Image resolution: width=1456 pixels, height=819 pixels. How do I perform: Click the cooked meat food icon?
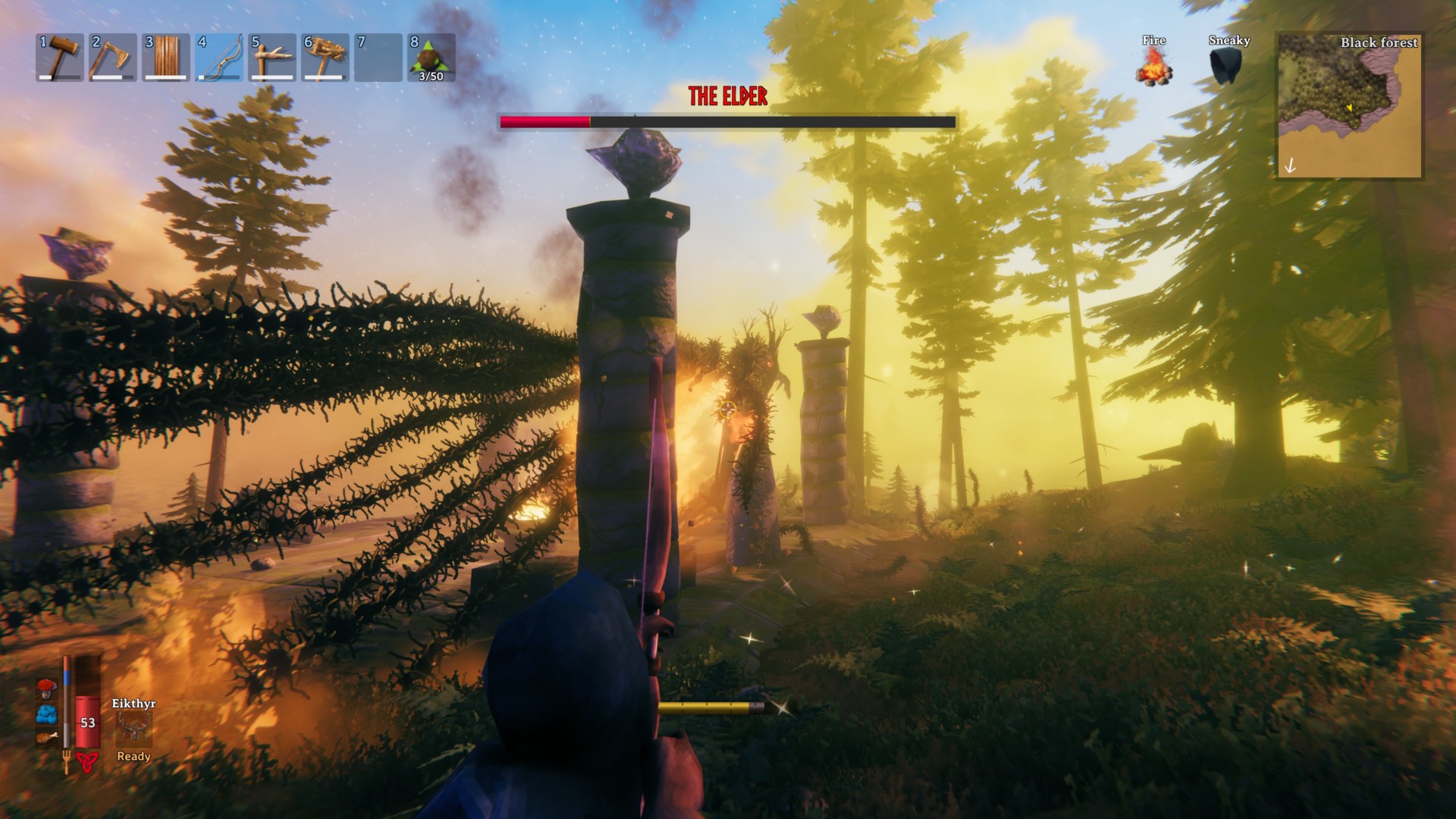tap(46, 737)
